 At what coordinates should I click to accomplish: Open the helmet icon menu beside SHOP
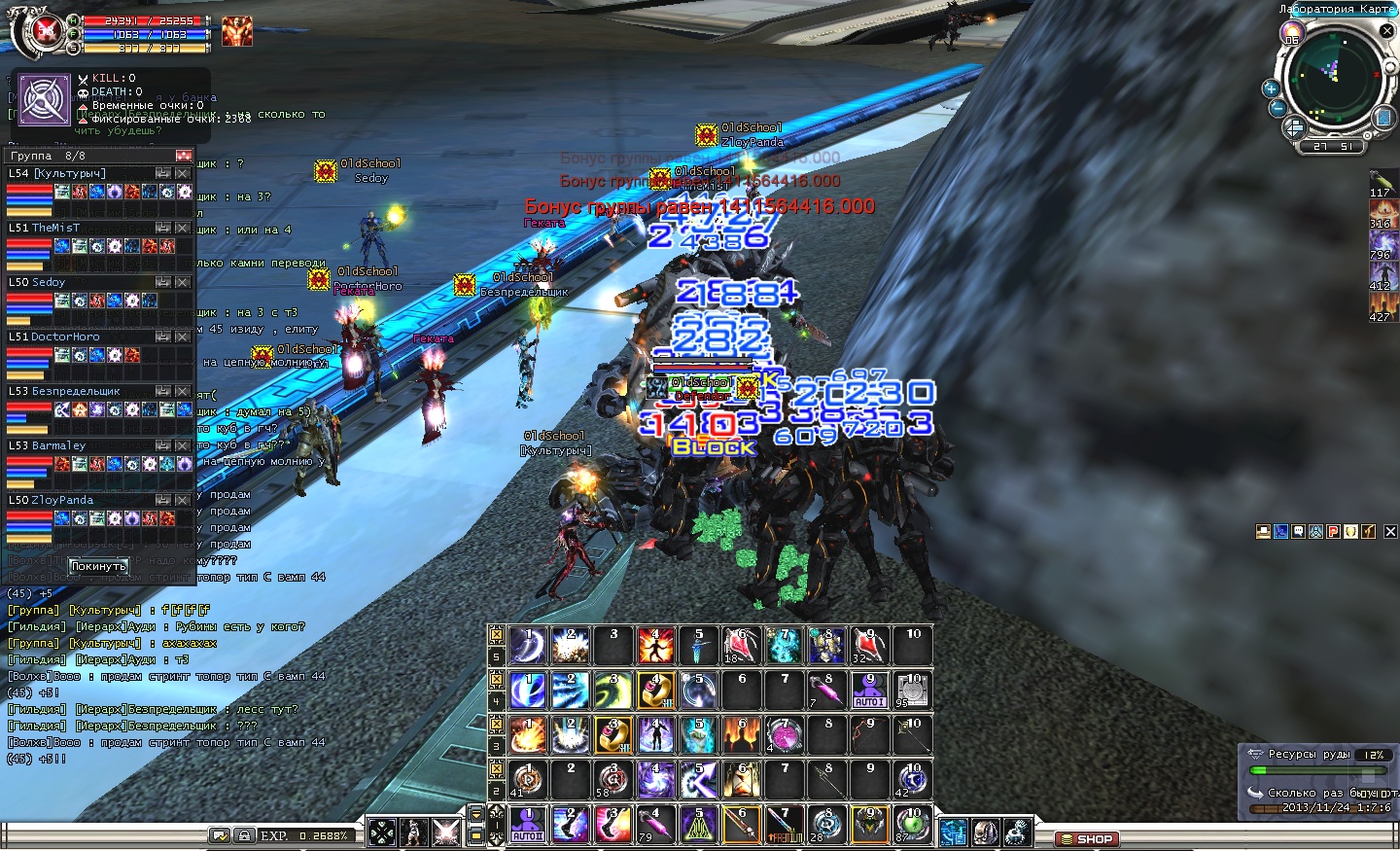pos(985,833)
